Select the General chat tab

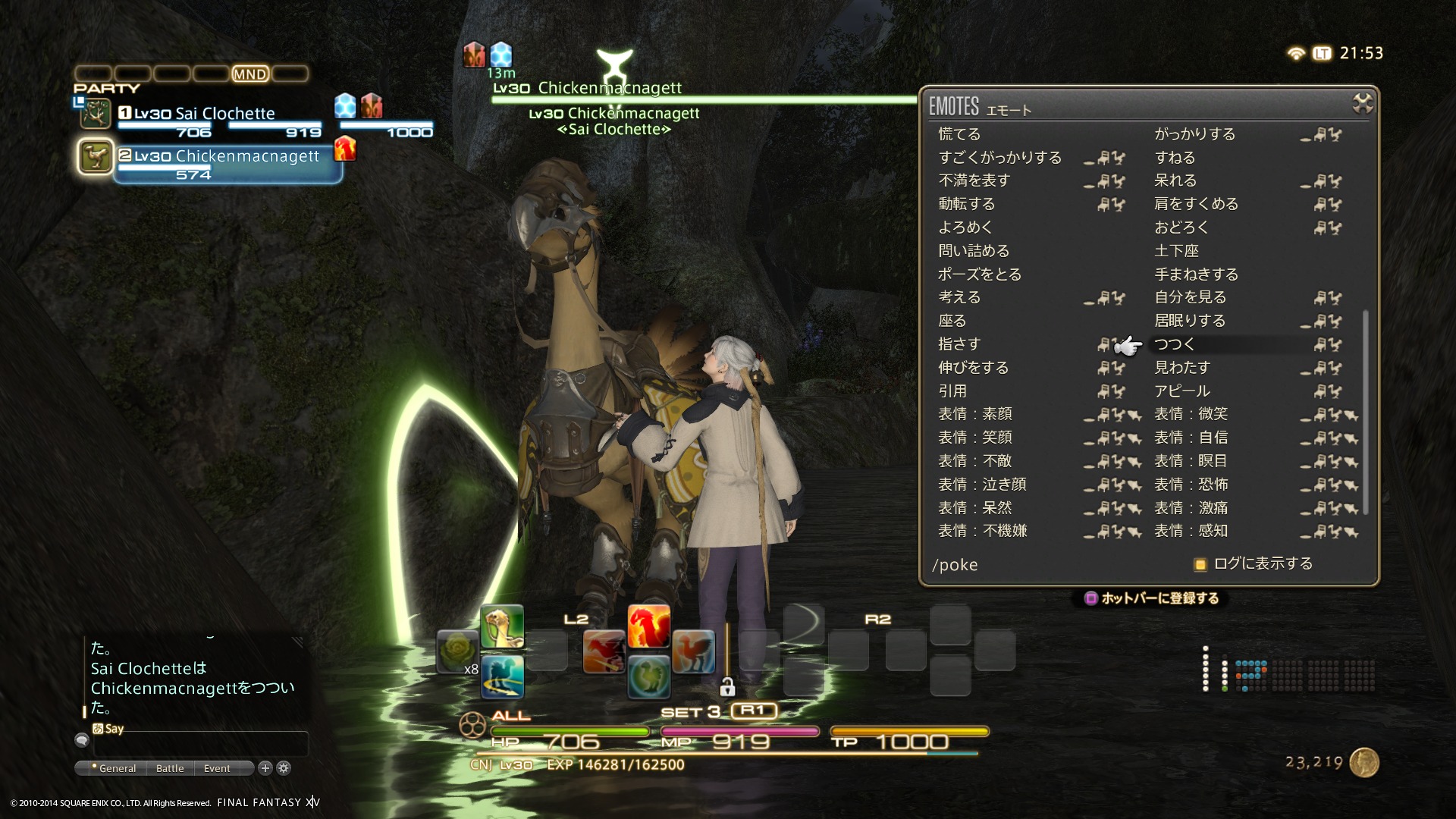click(117, 768)
